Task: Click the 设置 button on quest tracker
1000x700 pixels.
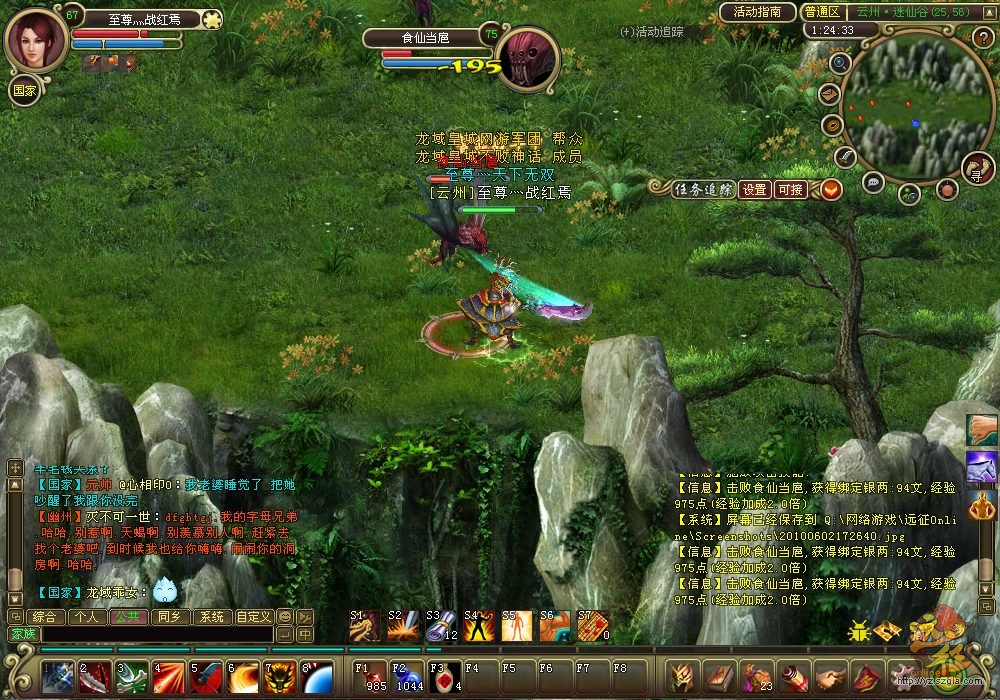Action: [755, 189]
